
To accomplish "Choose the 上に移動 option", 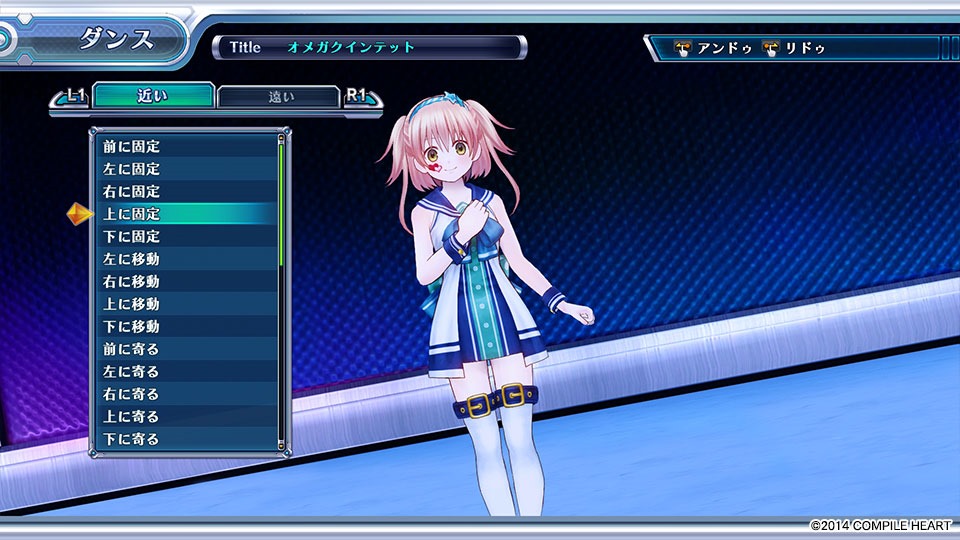I will (185, 304).
